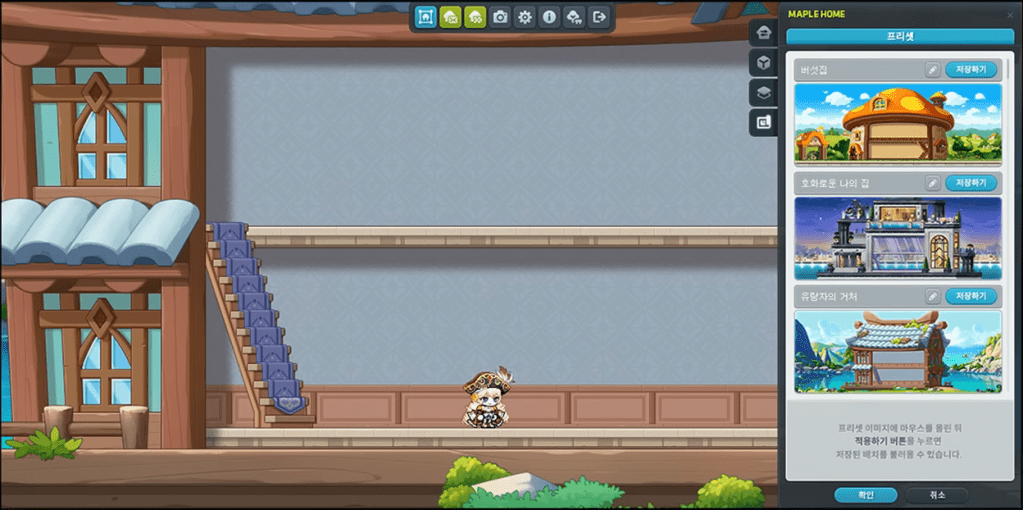
Task: Save to the 호화로운 나의 집 preset
Action: click(971, 183)
